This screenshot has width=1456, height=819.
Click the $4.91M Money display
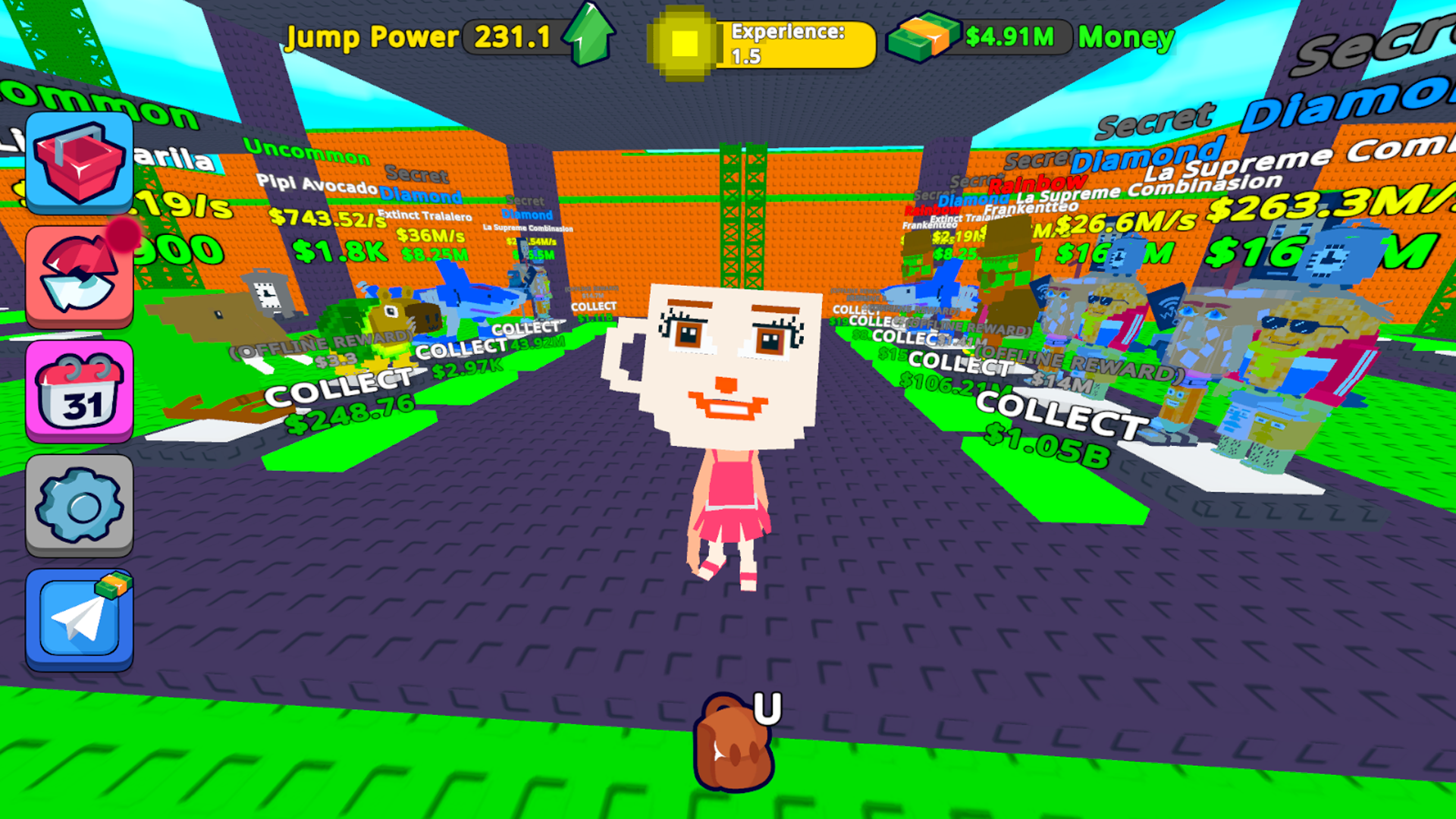[x=1009, y=36]
